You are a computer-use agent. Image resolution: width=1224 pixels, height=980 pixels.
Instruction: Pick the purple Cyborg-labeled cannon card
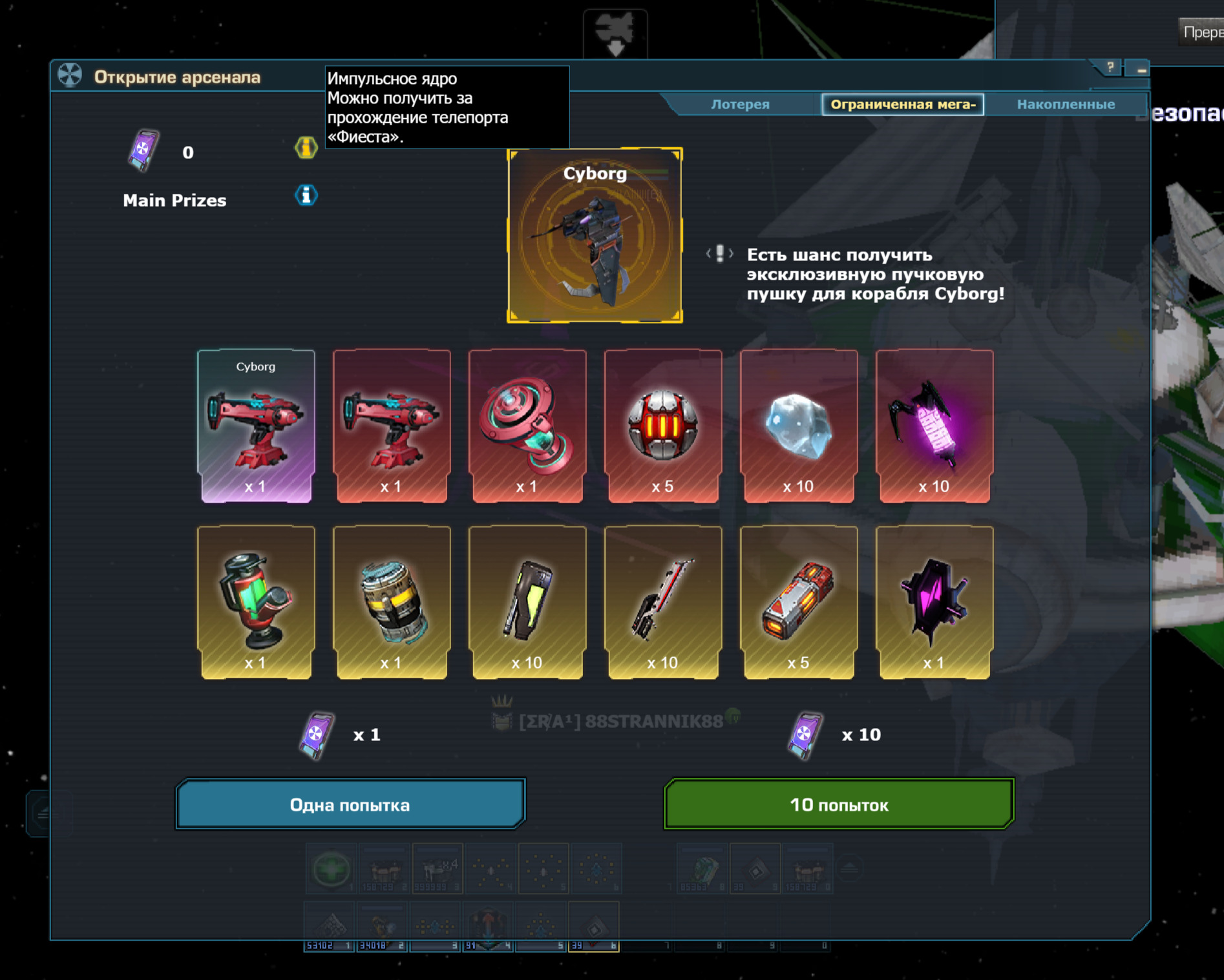256,426
